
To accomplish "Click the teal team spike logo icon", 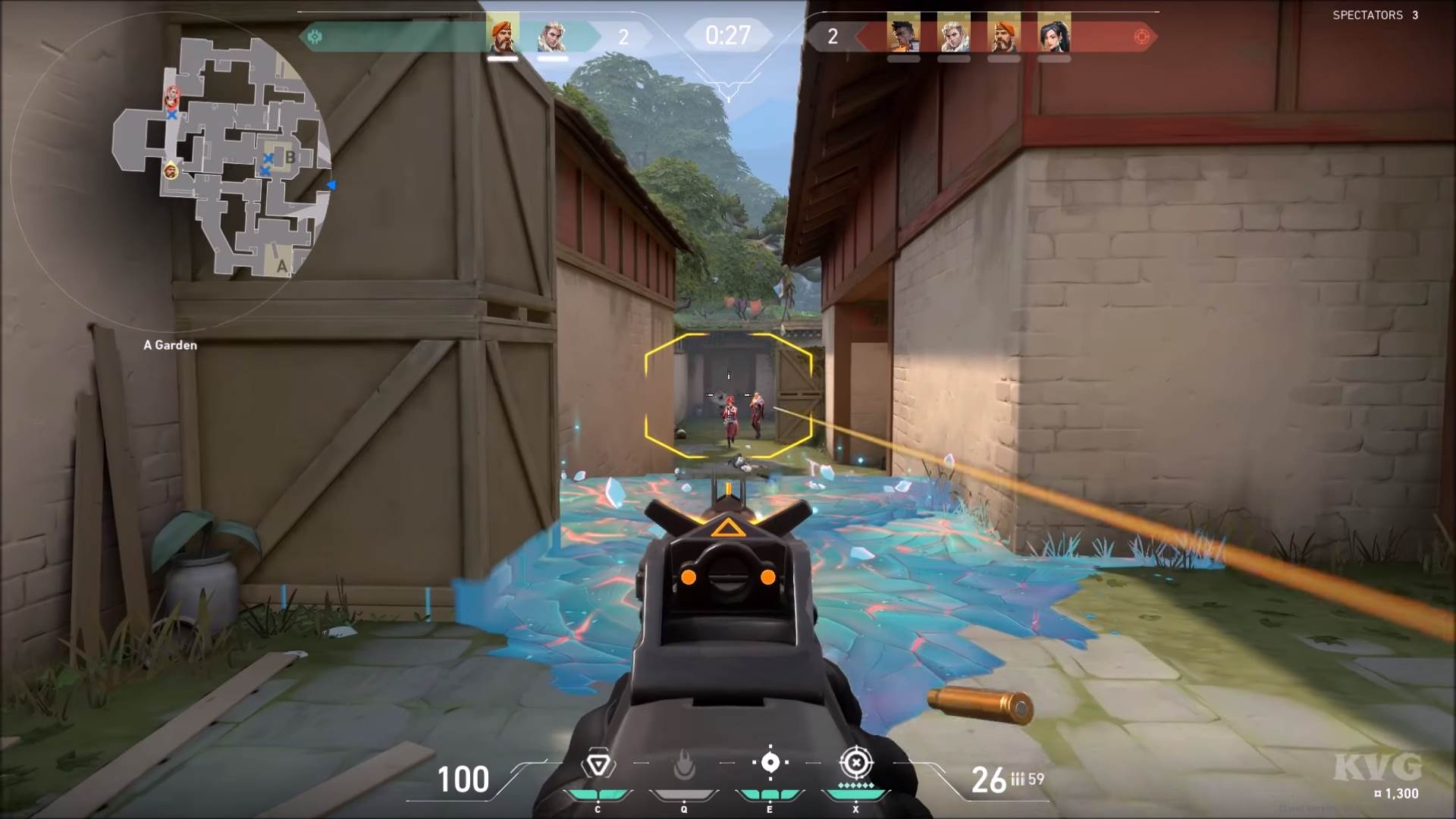I will (x=315, y=34).
